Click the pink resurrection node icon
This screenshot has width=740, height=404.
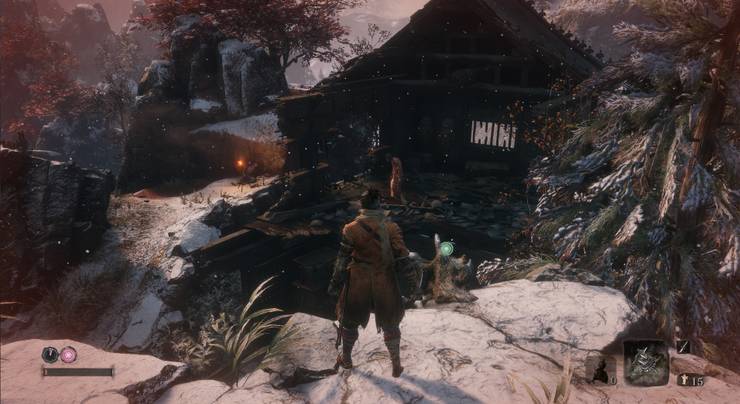coord(68,354)
